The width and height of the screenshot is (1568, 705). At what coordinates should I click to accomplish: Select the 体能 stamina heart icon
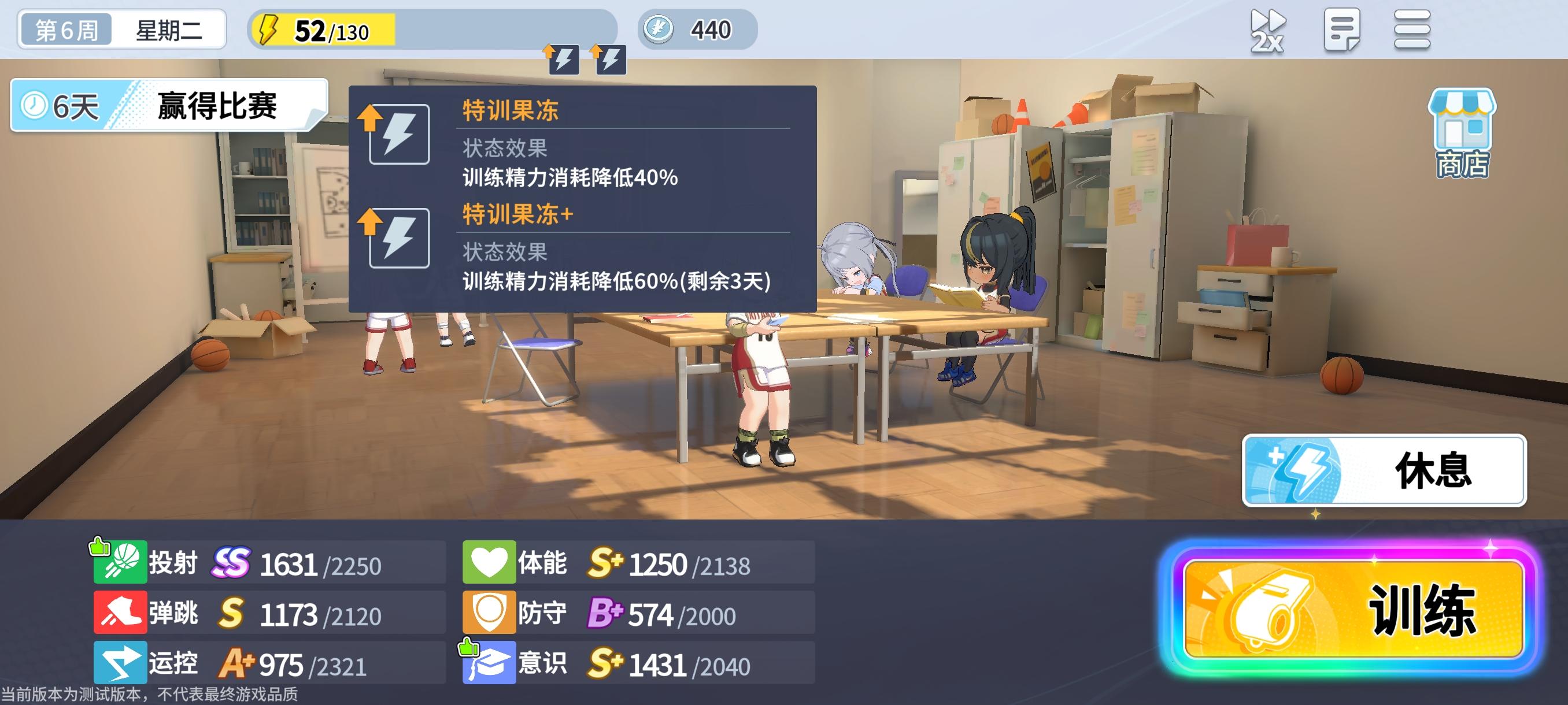coord(490,561)
